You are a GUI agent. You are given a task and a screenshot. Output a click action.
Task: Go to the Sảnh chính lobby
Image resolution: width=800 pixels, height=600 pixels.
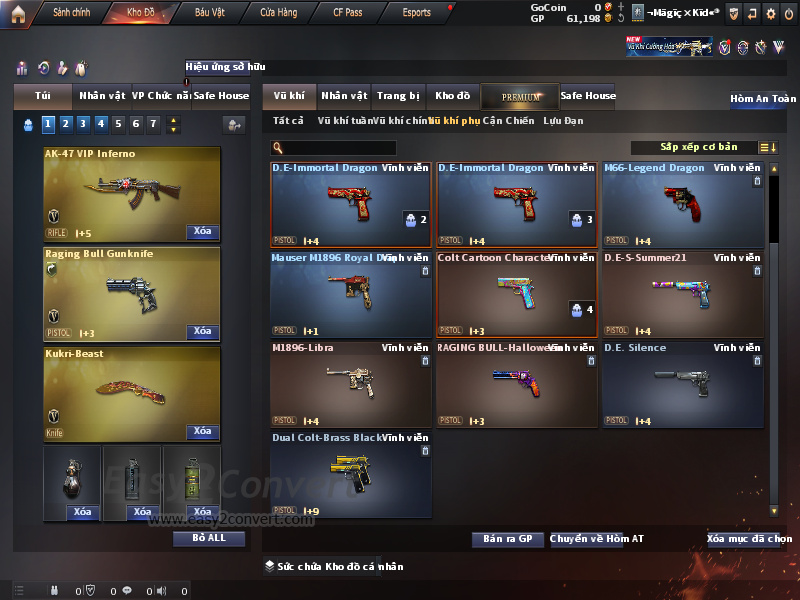click(x=70, y=13)
